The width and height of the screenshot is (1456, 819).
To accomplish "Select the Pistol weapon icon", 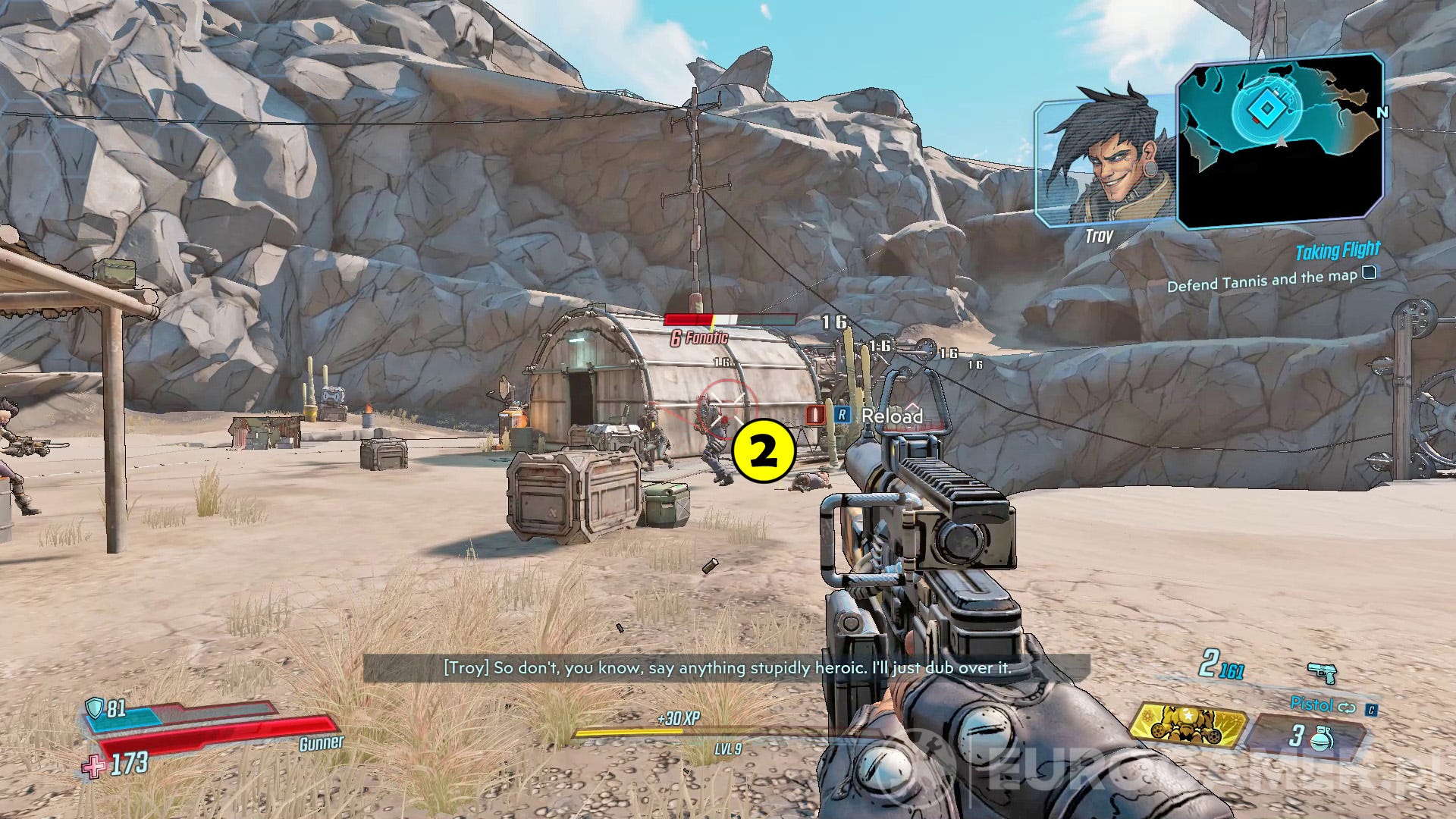I will 1323,674.
